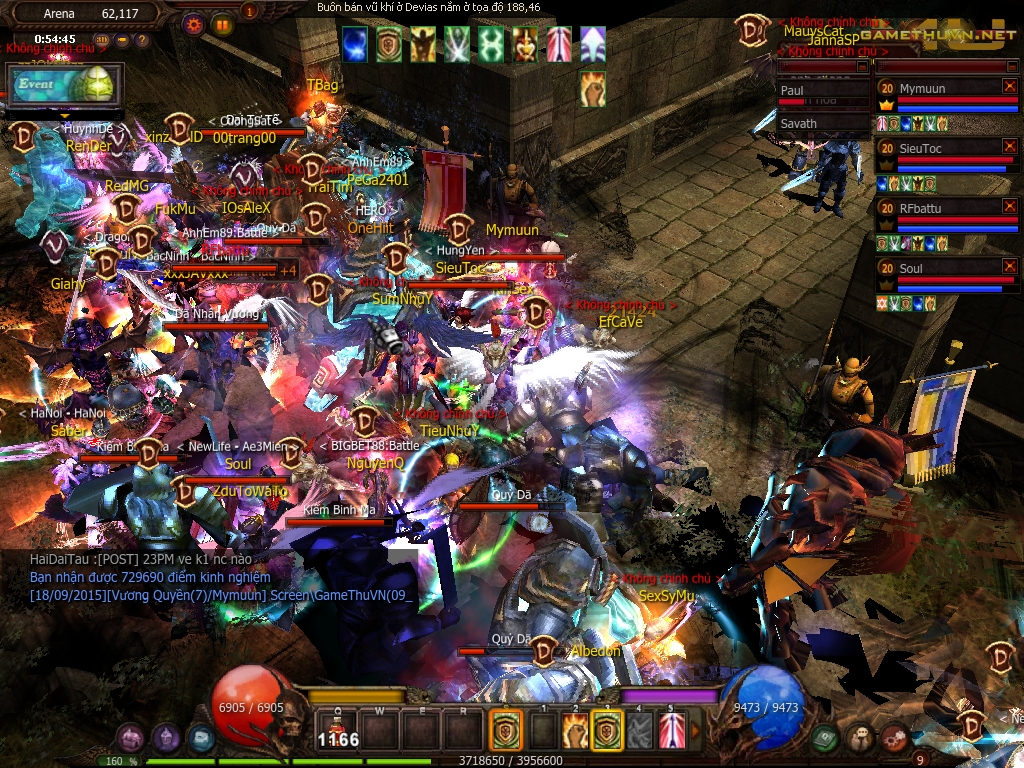Remove SieuToc from the party
1024x768 pixels.
1012,146
